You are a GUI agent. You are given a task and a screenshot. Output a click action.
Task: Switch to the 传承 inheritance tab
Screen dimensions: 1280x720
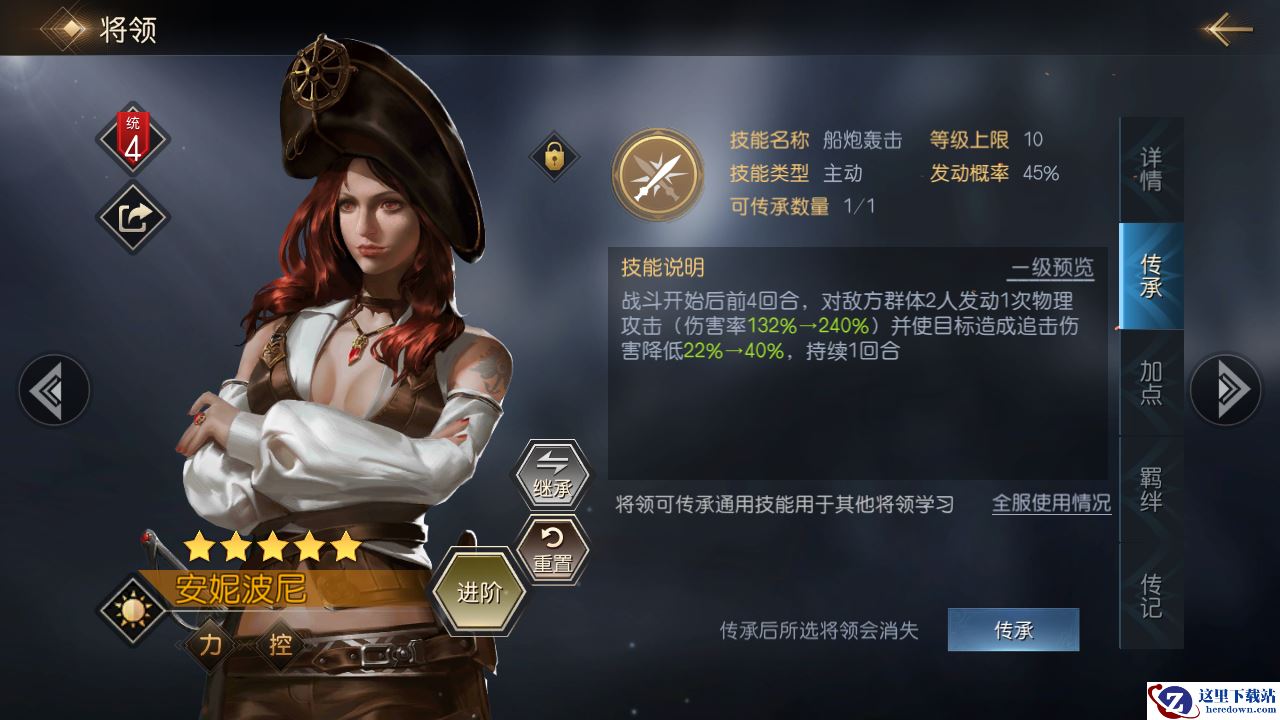click(x=1151, y=276)
